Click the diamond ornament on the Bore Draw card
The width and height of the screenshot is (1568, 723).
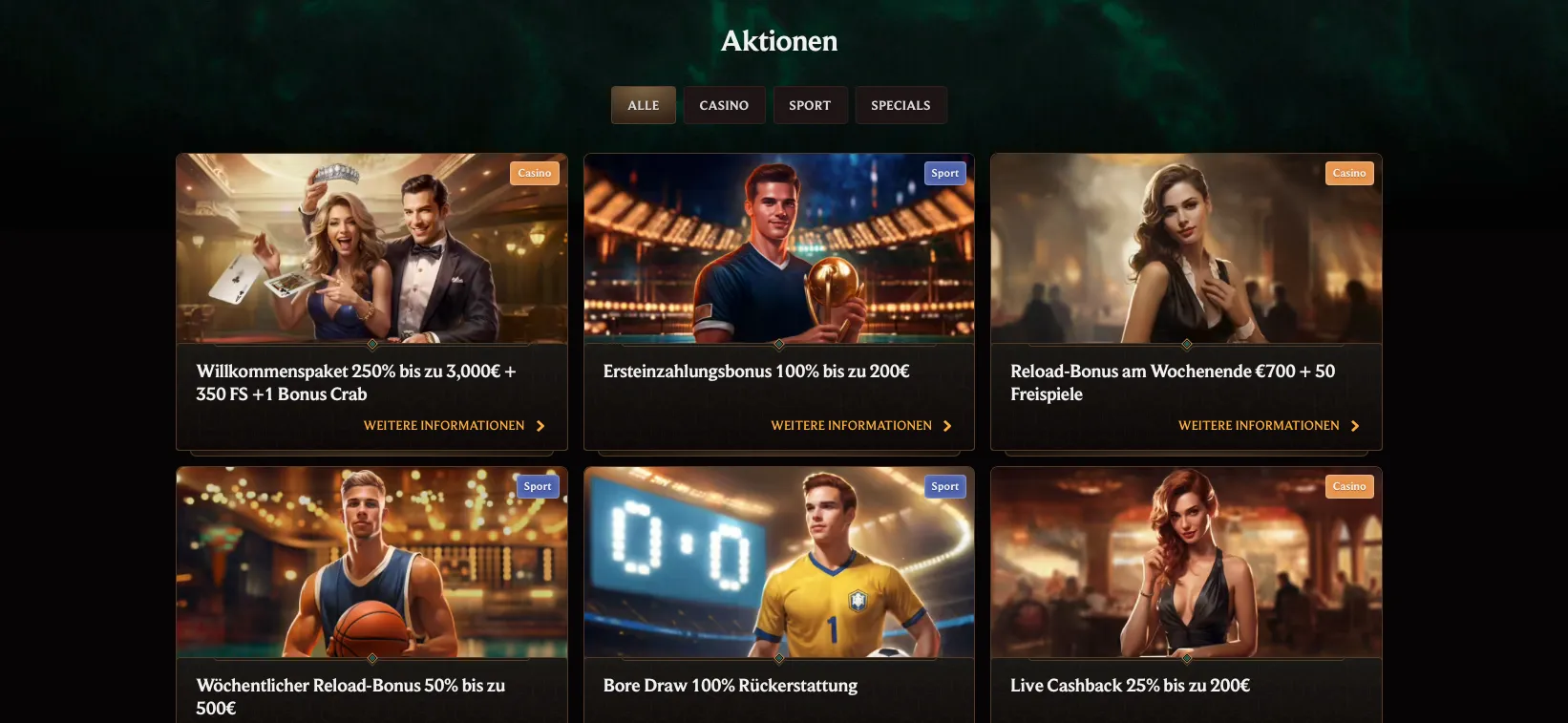(x=778, y=658)
